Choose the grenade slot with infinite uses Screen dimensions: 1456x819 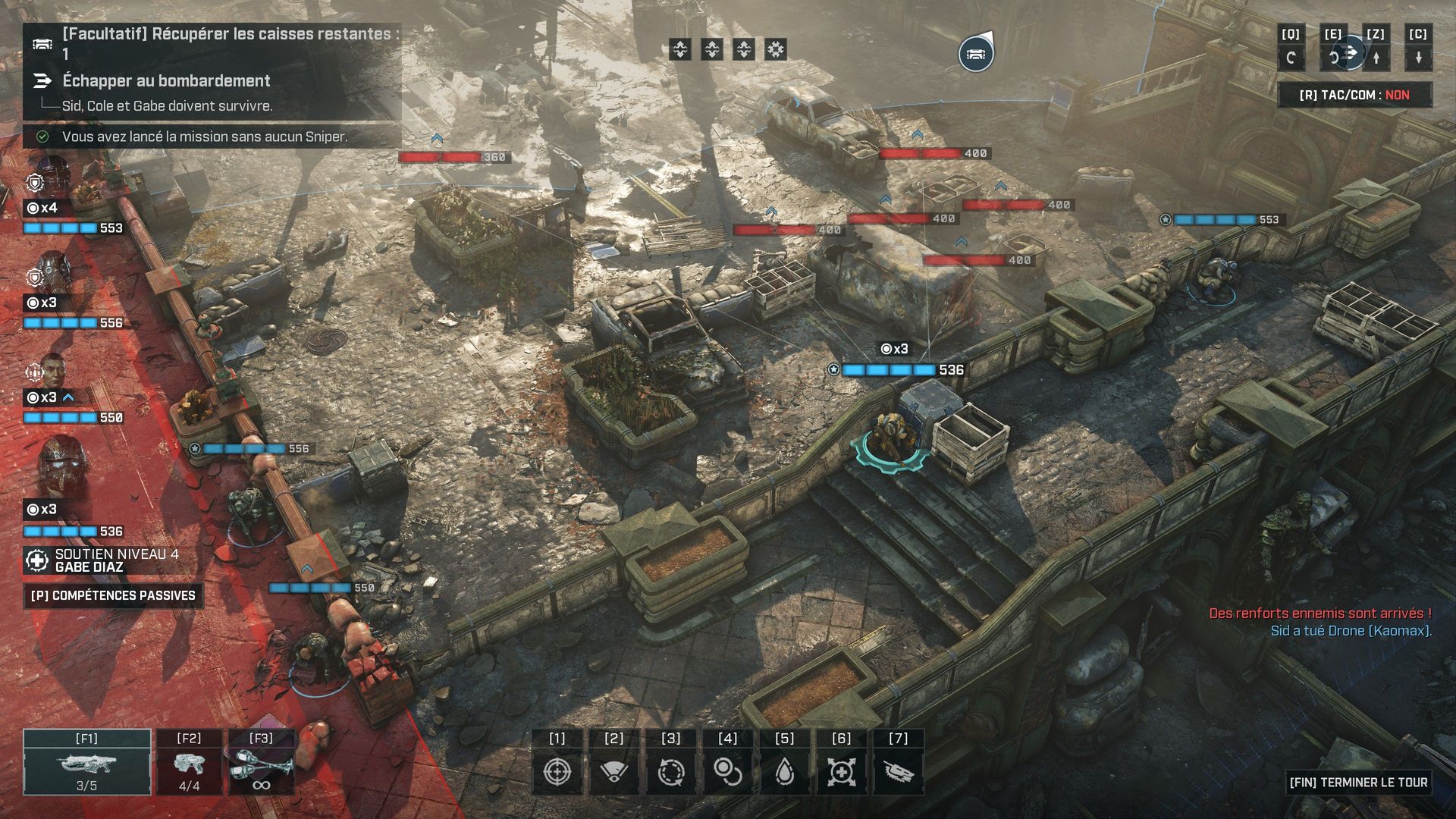tap(261, 762)
